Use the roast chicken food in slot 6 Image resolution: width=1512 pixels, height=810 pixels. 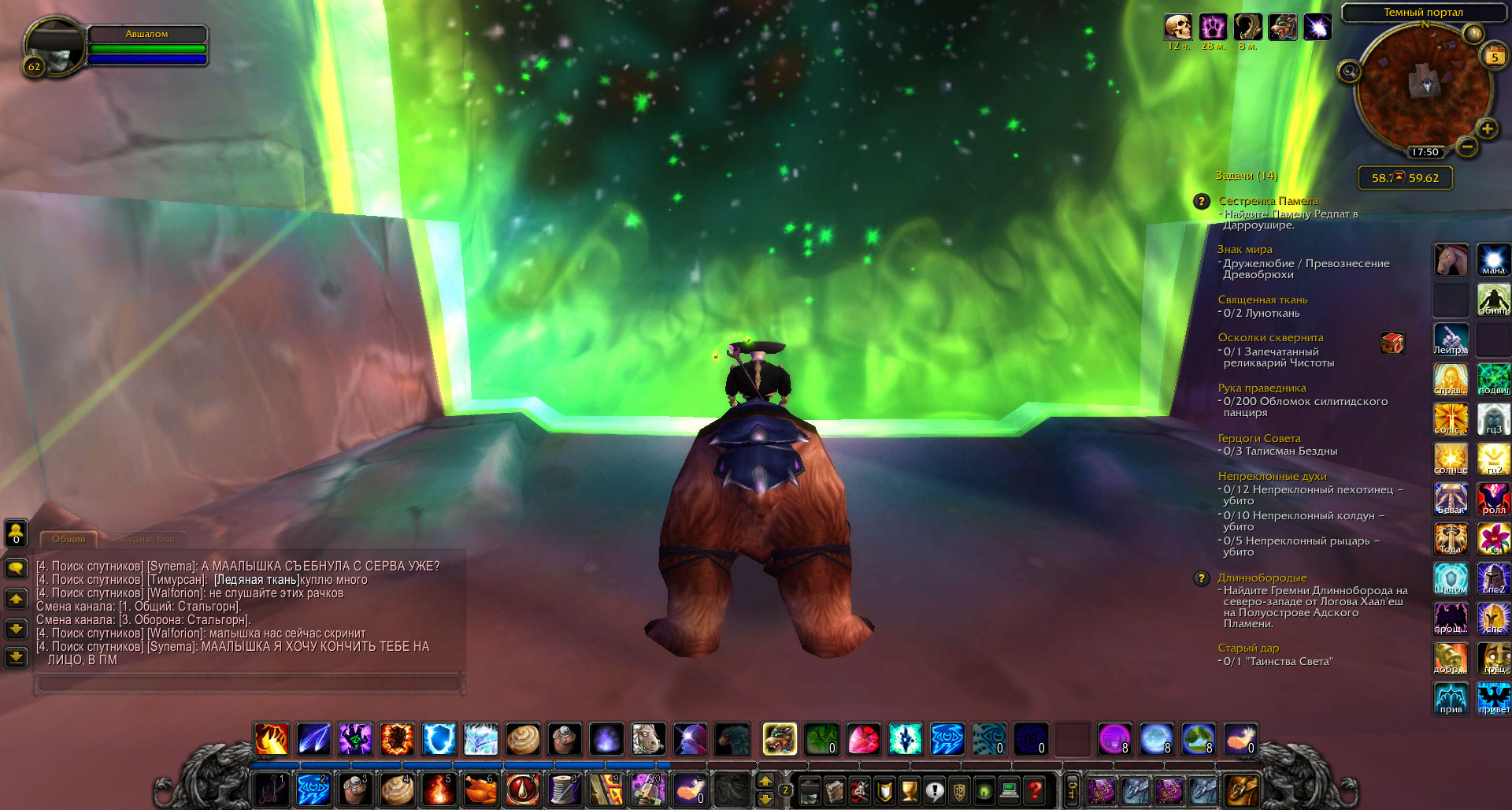click(480, 790)
